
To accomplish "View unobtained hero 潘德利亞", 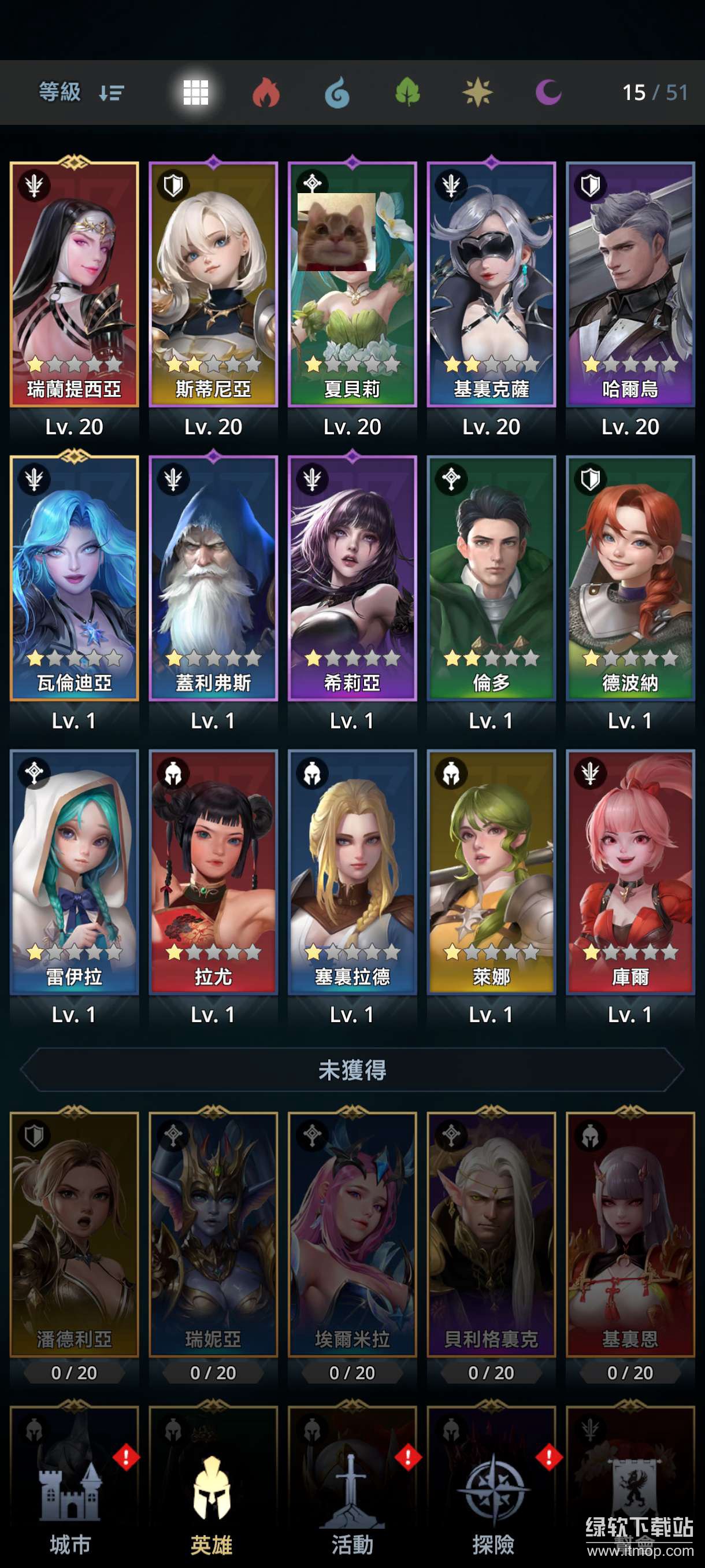I will click(x=74, y=1234).
